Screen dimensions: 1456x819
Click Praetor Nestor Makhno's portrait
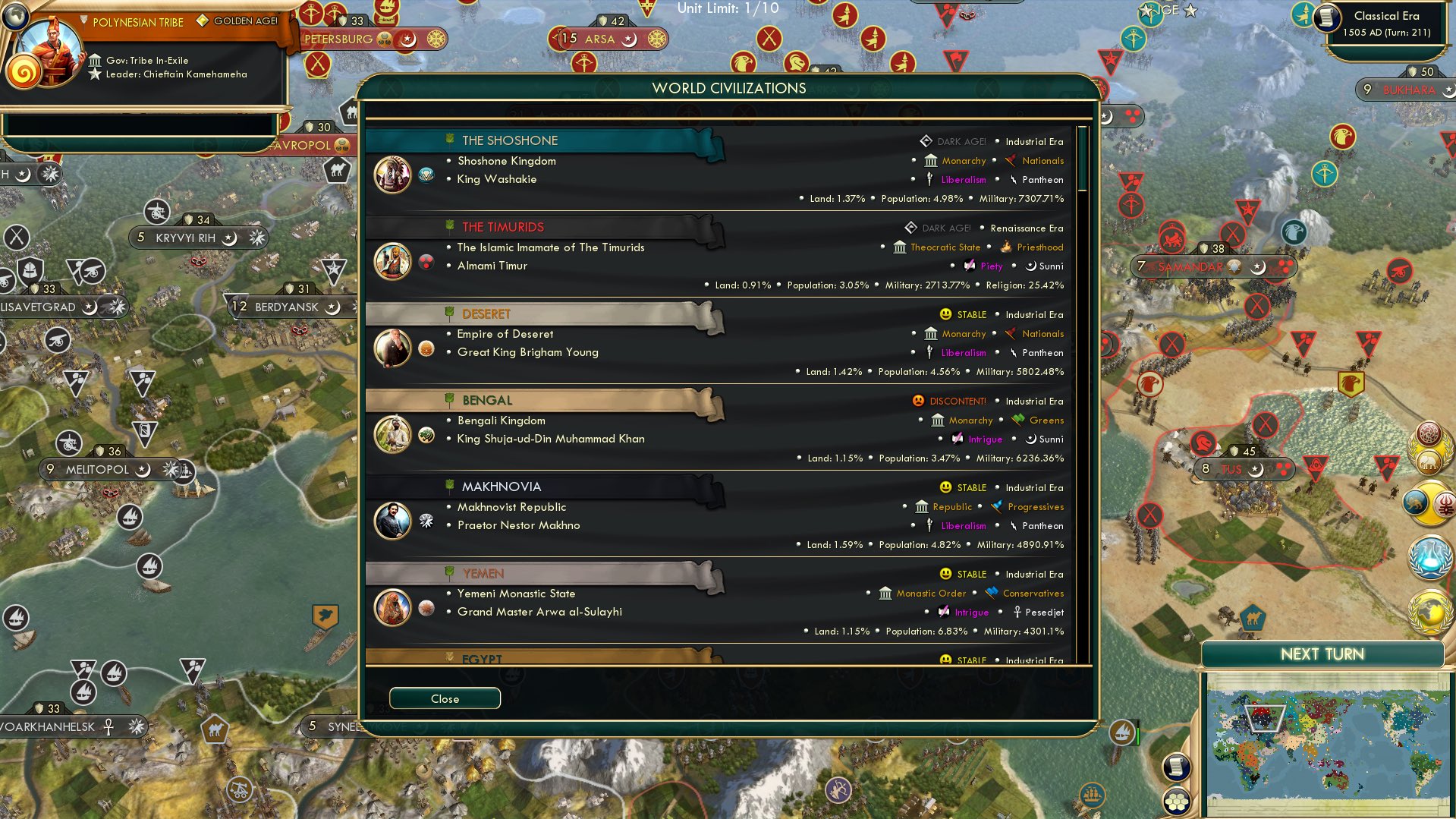pos(392,521)
